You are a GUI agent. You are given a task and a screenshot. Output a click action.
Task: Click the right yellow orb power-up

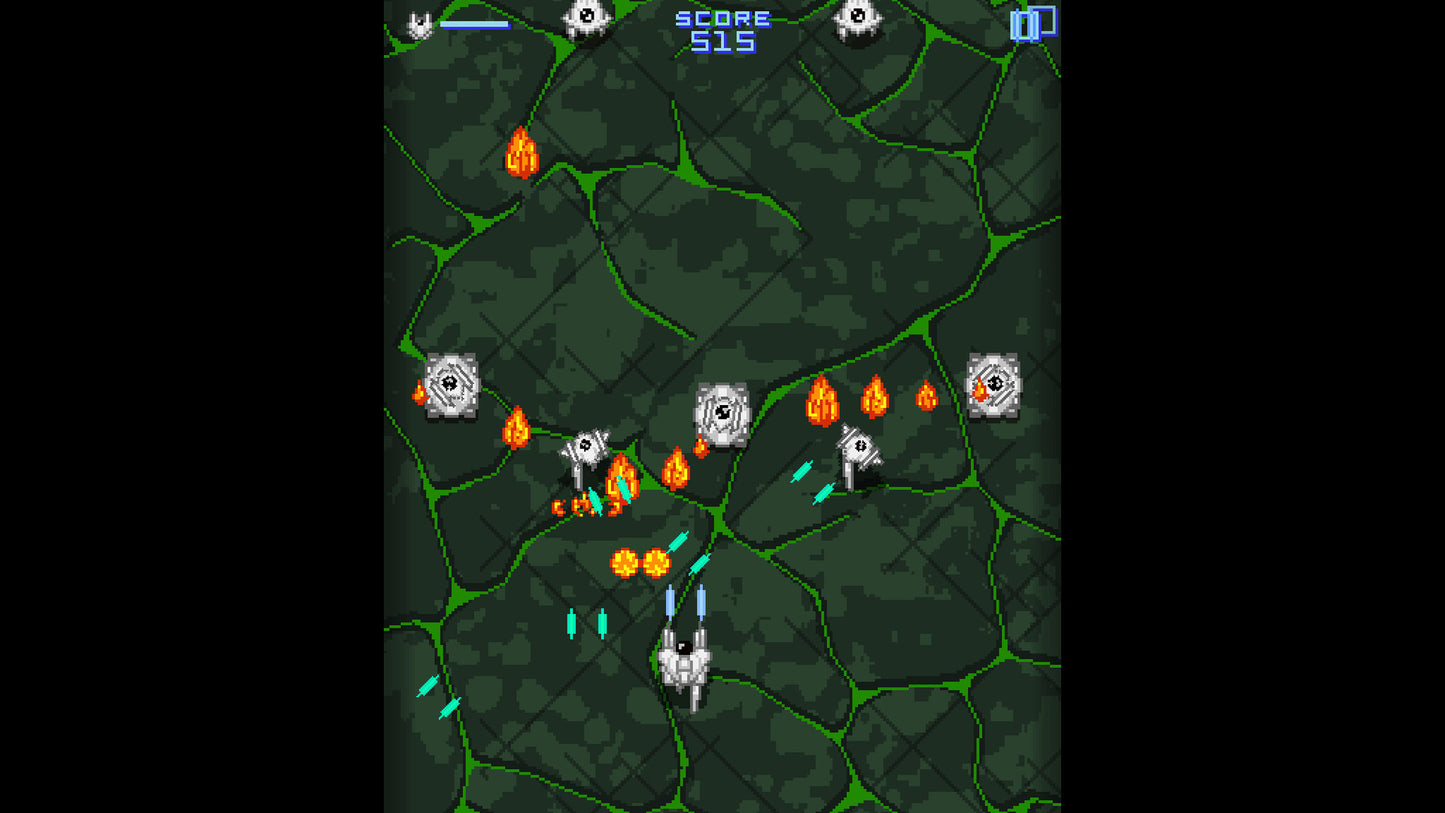tap(658, 563)
